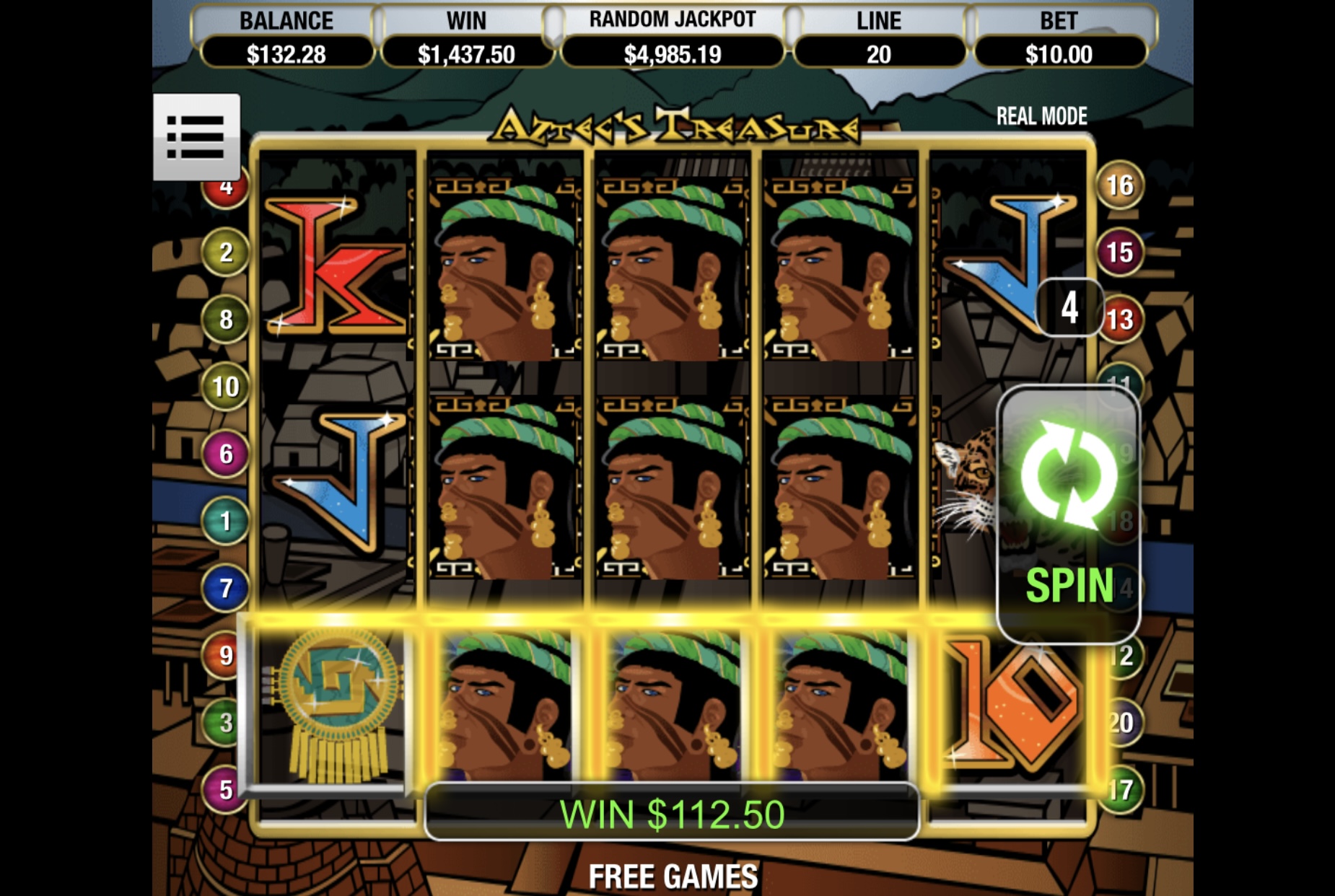1335x896 pixels.
Task: Spin the reels with the SPIN button
Action: pos(1068,514)
